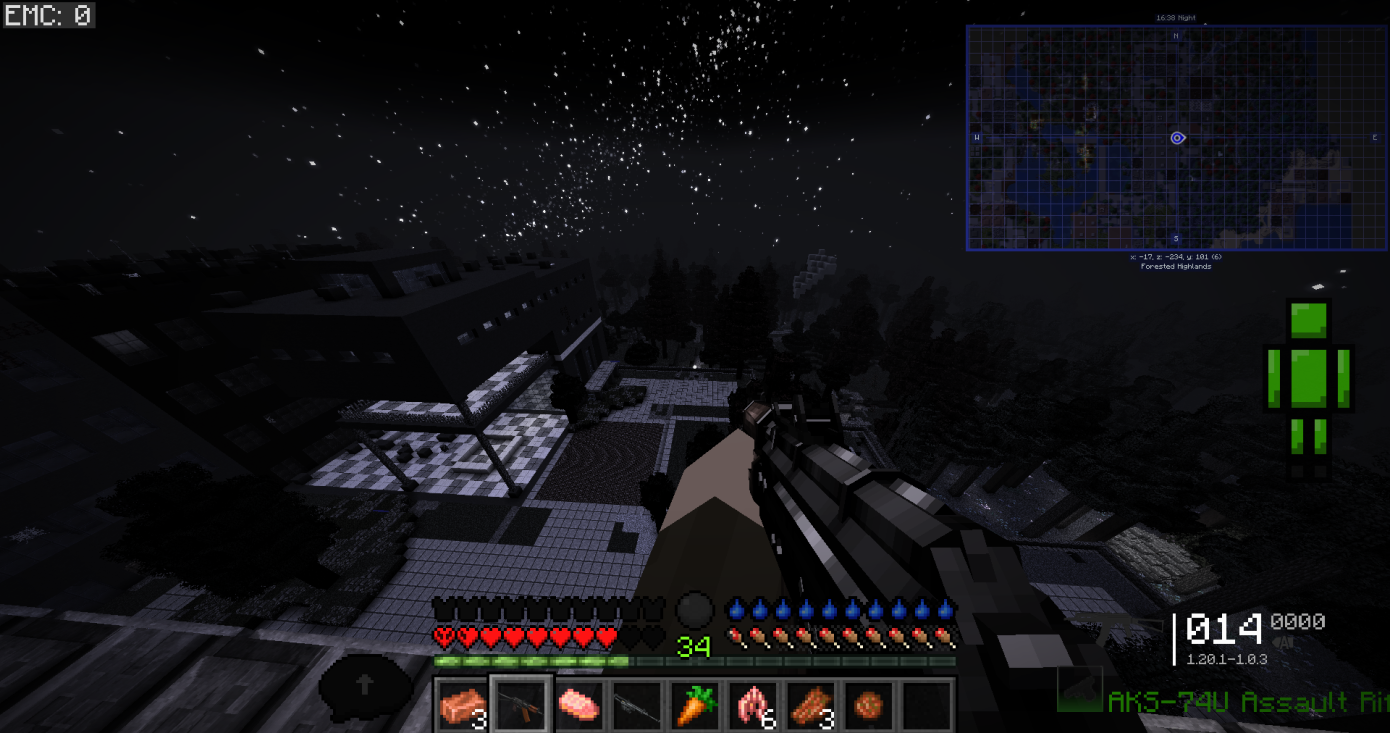Click the EMC: 0 counter display
The image size is (1390, 733).
click(49, 16)
